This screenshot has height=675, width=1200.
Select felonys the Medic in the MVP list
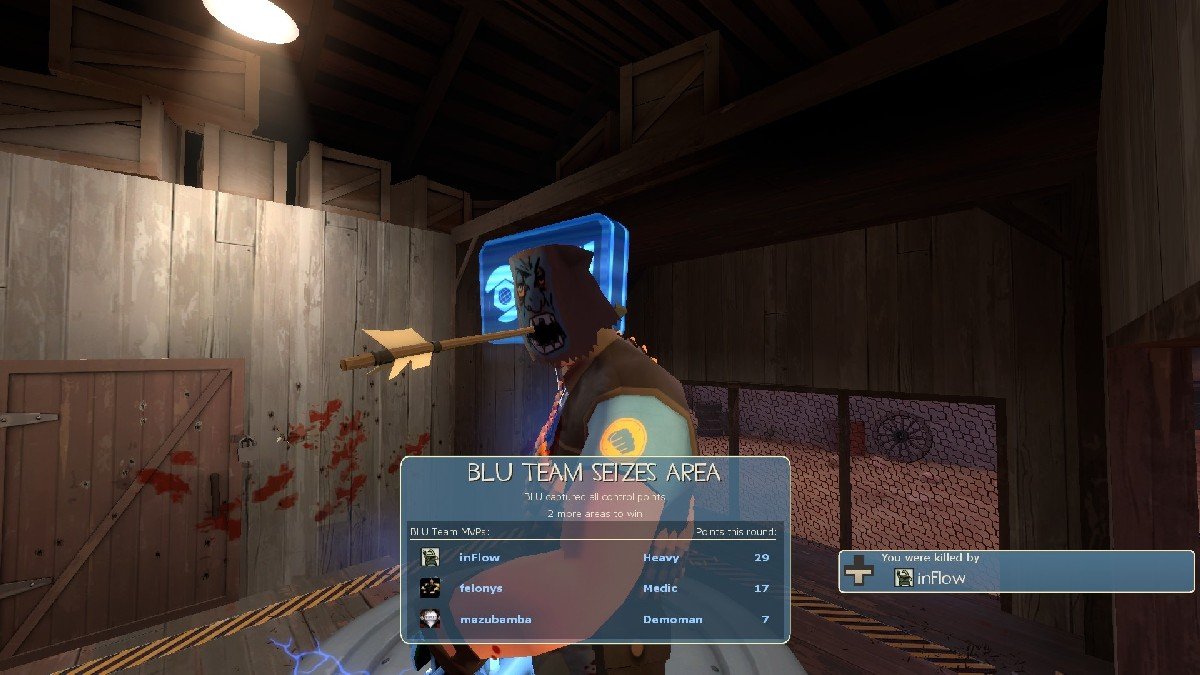(x=595, y=588)
